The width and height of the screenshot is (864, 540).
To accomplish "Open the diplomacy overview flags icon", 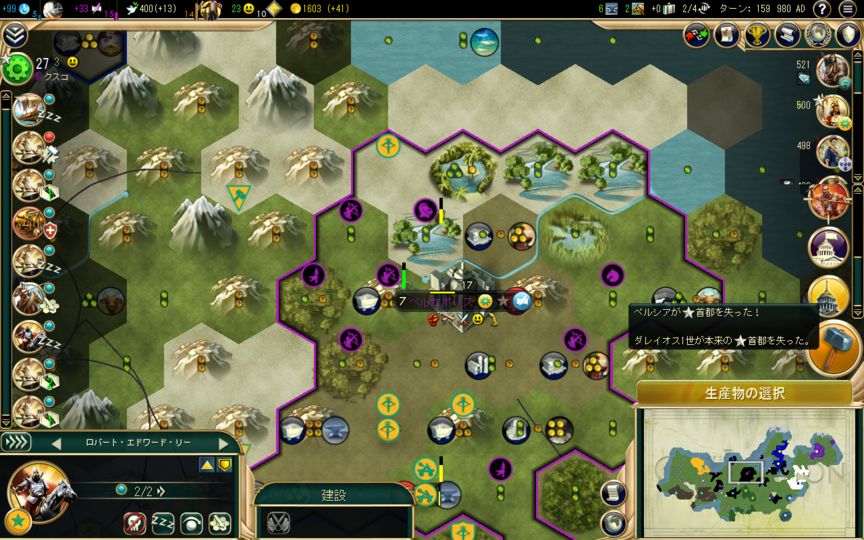I will click(697, 35).
